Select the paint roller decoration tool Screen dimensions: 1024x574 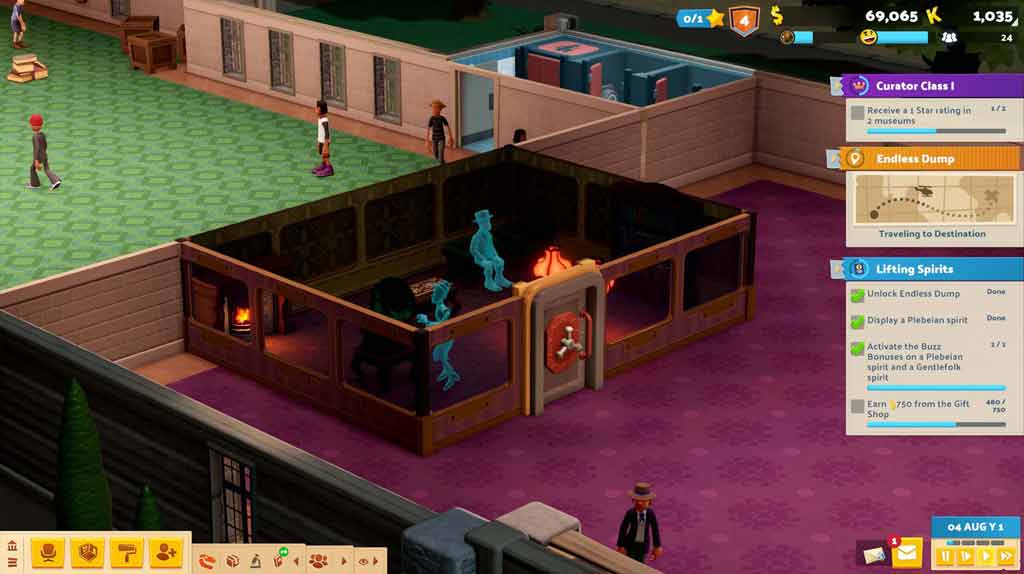127,552
